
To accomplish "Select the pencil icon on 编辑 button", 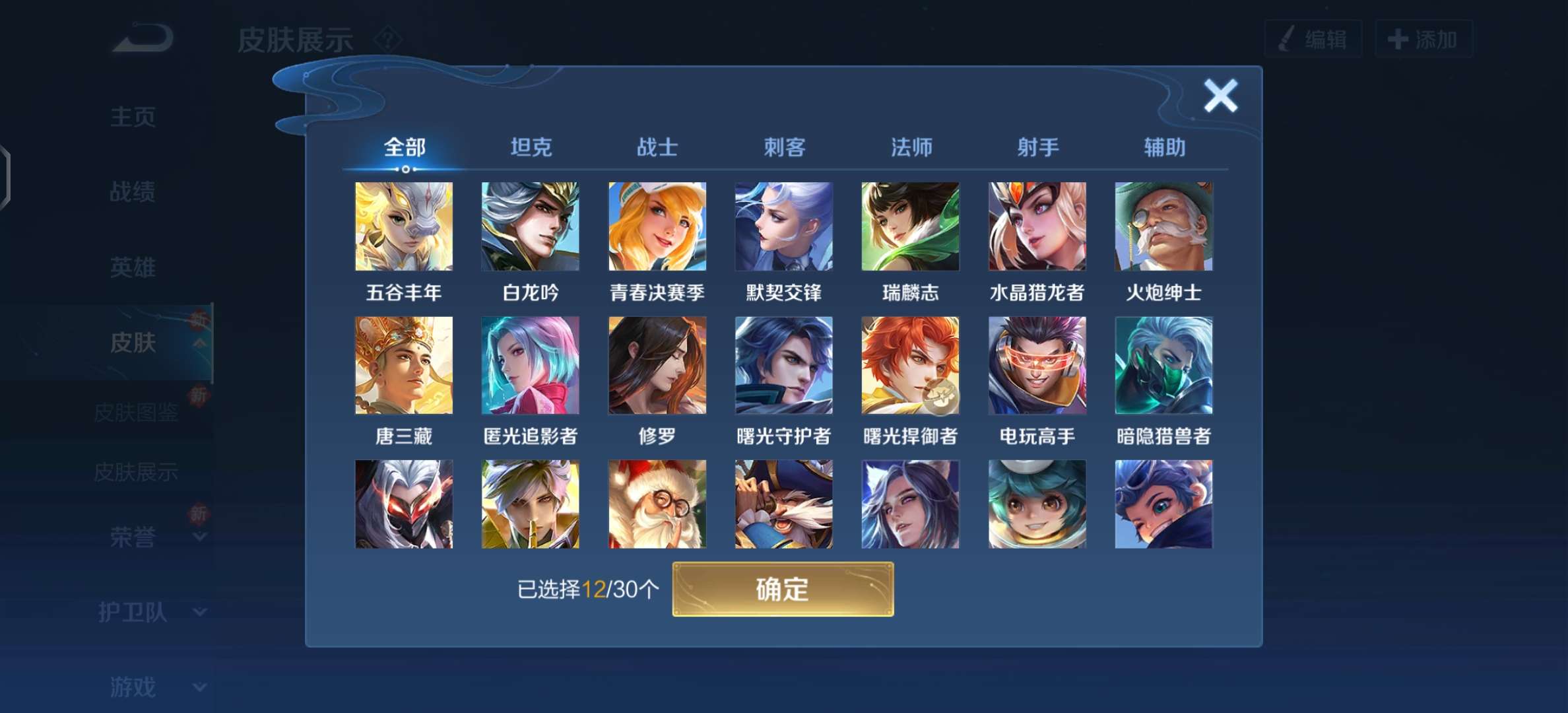I will 1288,38.
